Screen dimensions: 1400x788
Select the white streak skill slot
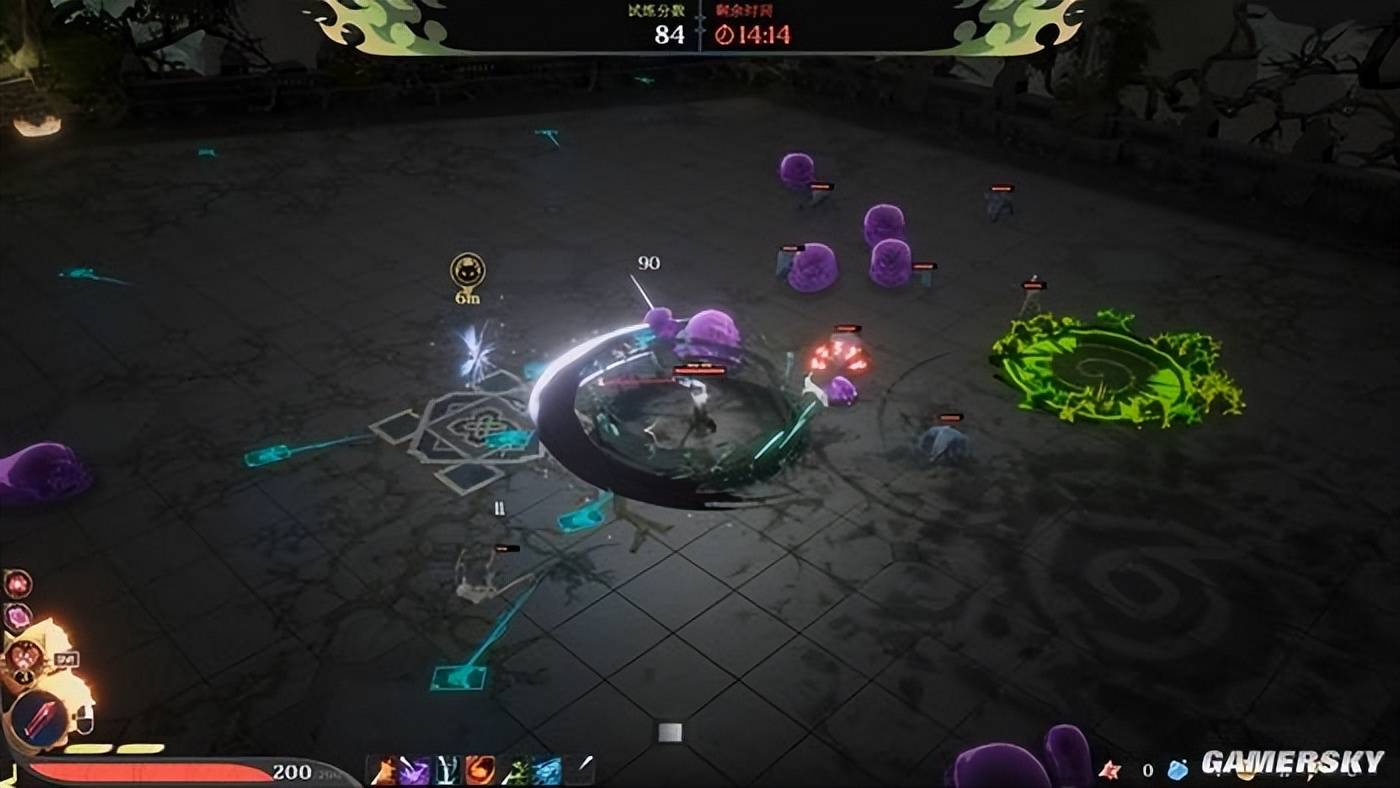[x=579, y=771]
